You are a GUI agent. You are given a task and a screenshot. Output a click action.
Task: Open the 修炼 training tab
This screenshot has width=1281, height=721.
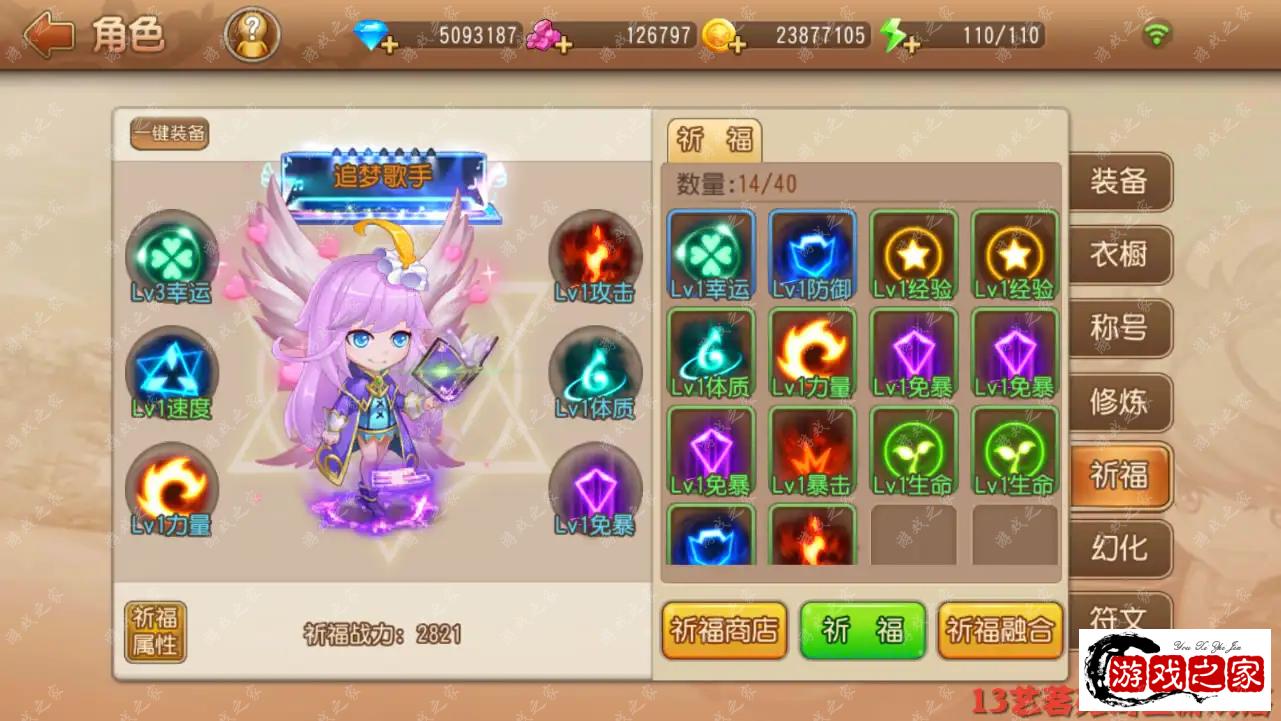[x=1118, y=402]
